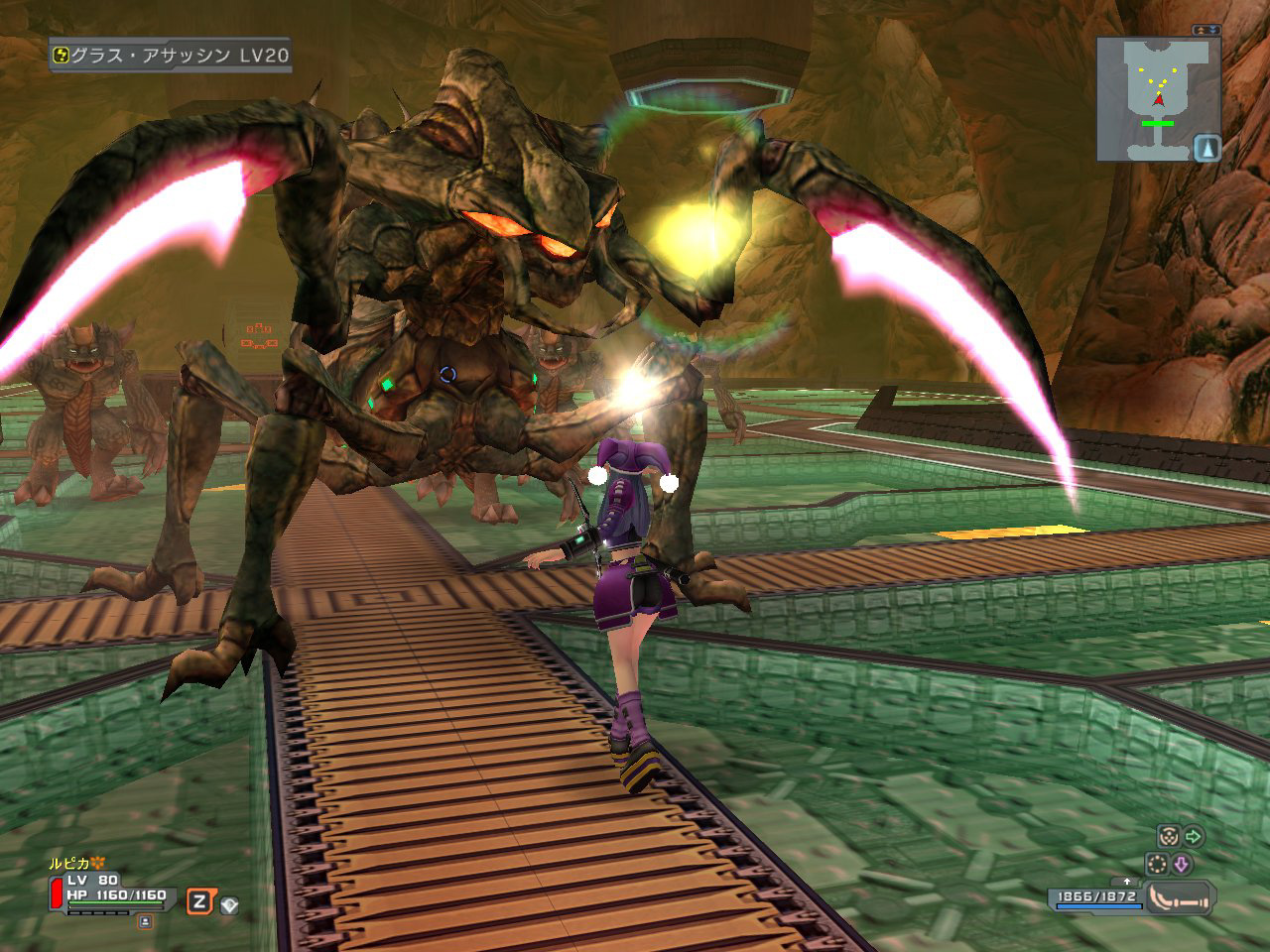Select the dotted-ring photon art icon

(x=1156, y=863)
